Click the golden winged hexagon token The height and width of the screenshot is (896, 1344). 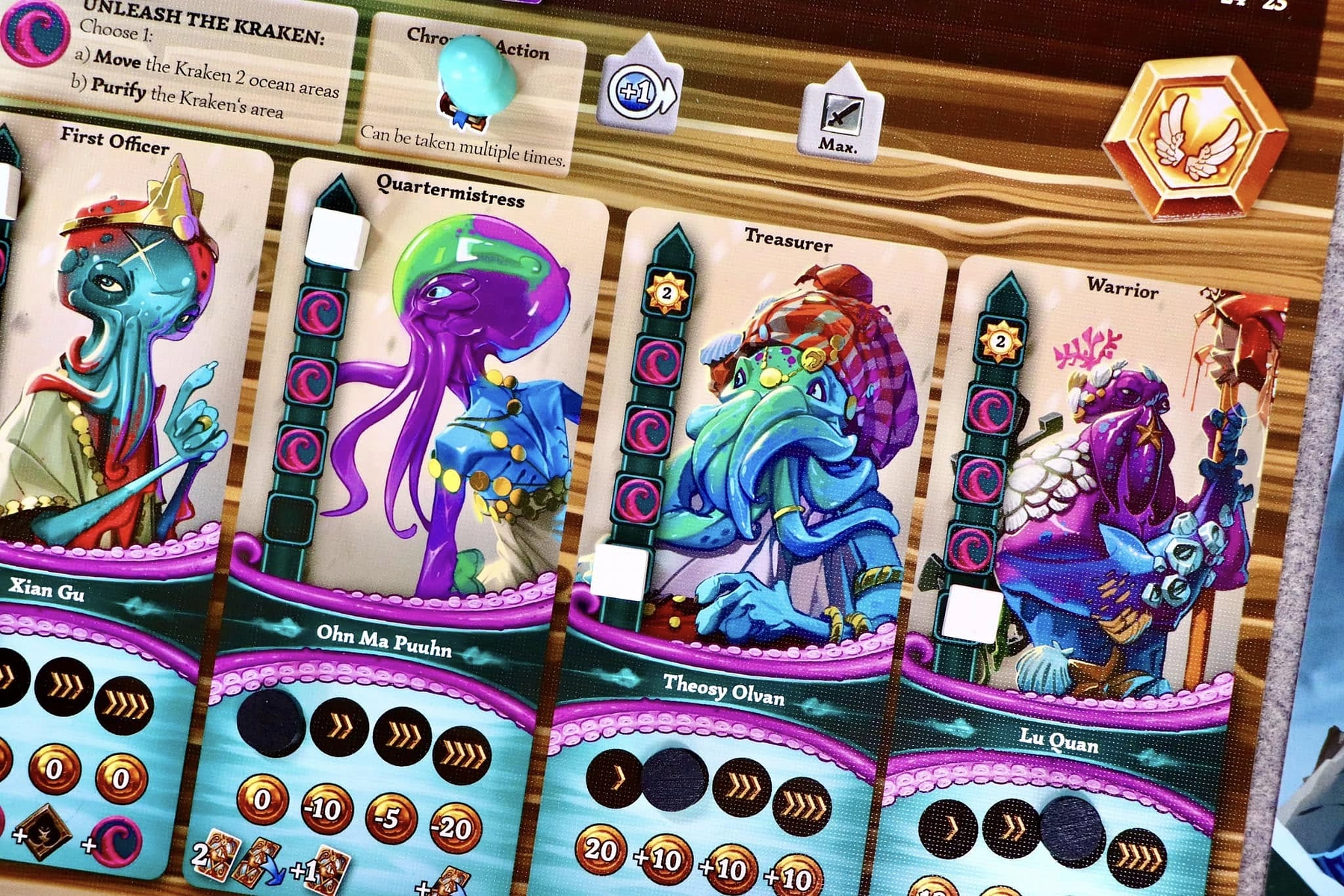coord(1195,138)
